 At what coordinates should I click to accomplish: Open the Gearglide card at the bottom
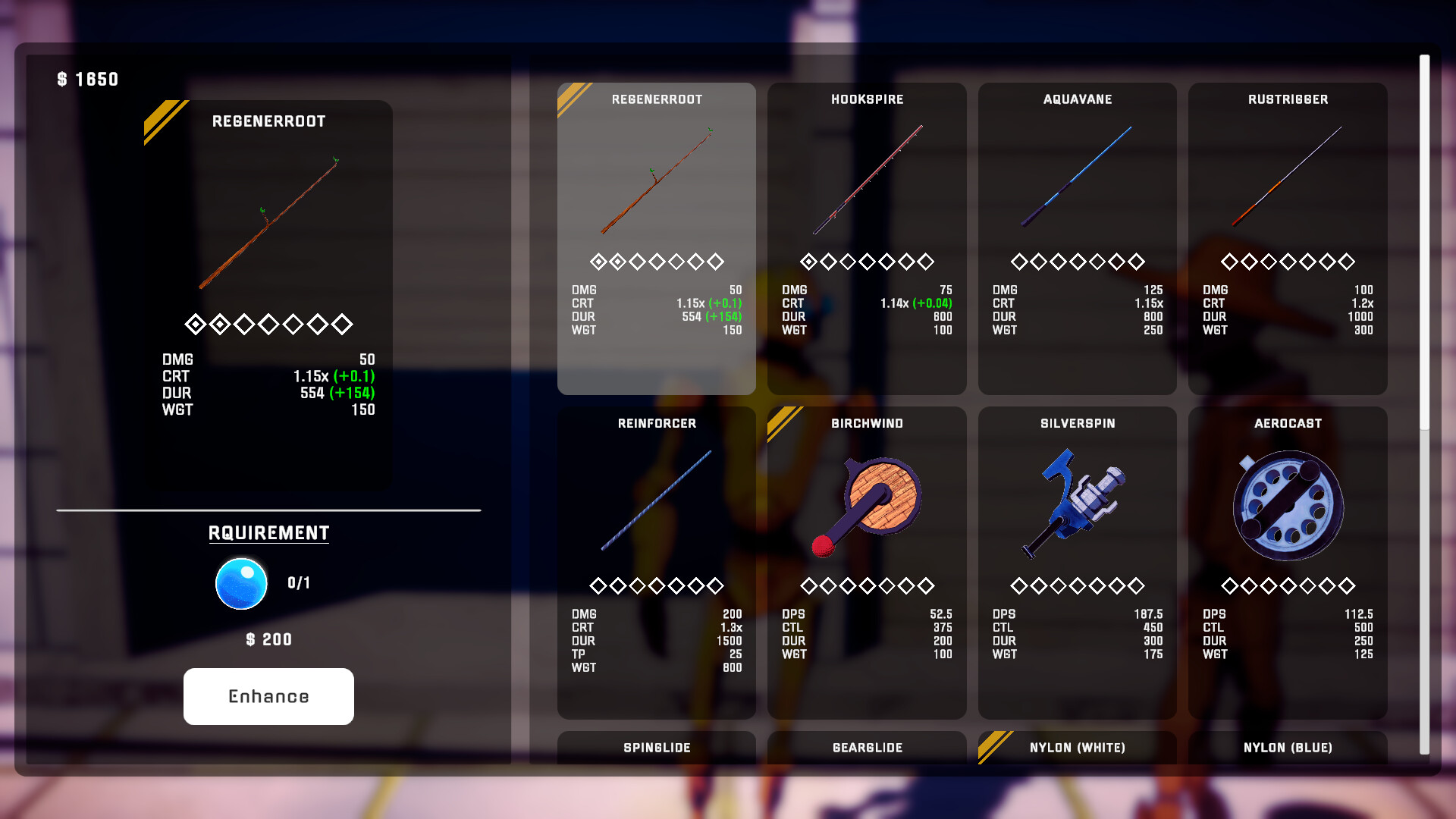867,748
